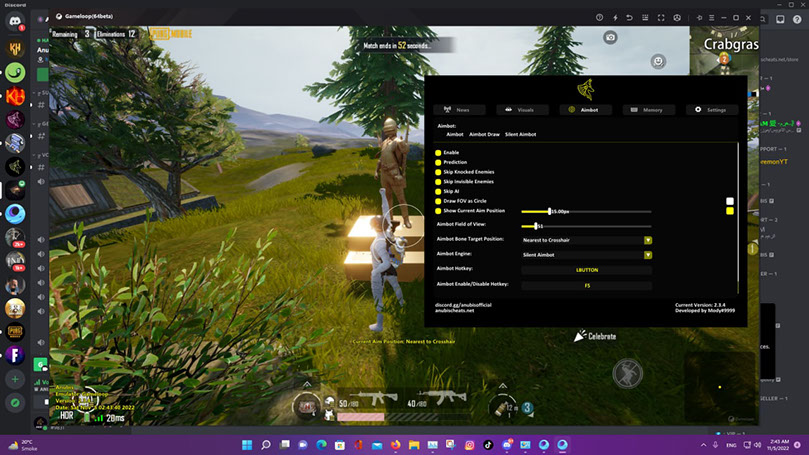The width and height of the screenshot is (809, 455).
Task: Click the camera screenshot icon
Action: point(610,38)
